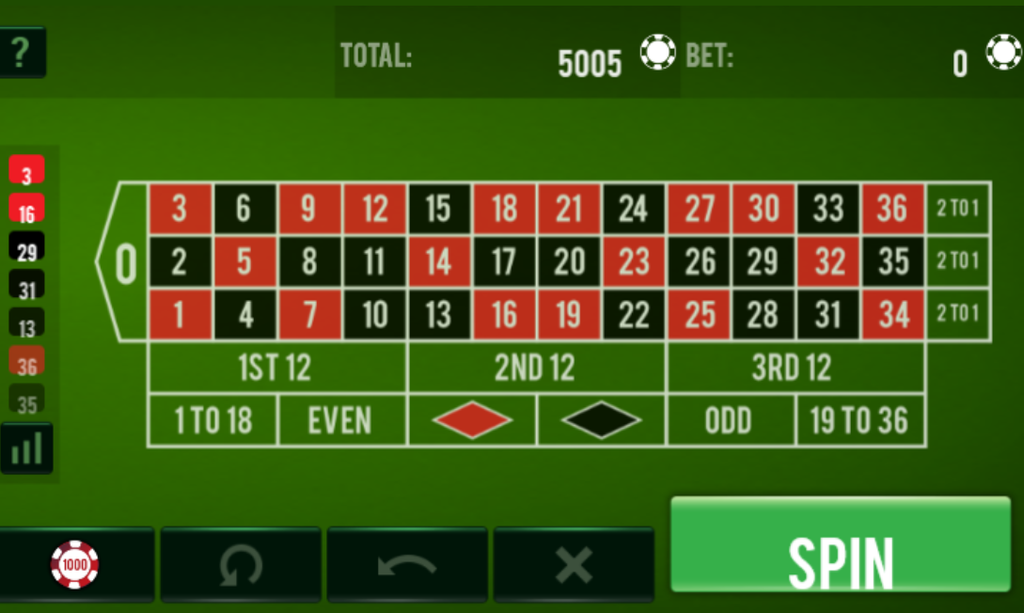Undo the last bet with the curved arrow
The width and height of the screenshot is (1024, 613).
(407, 565)
